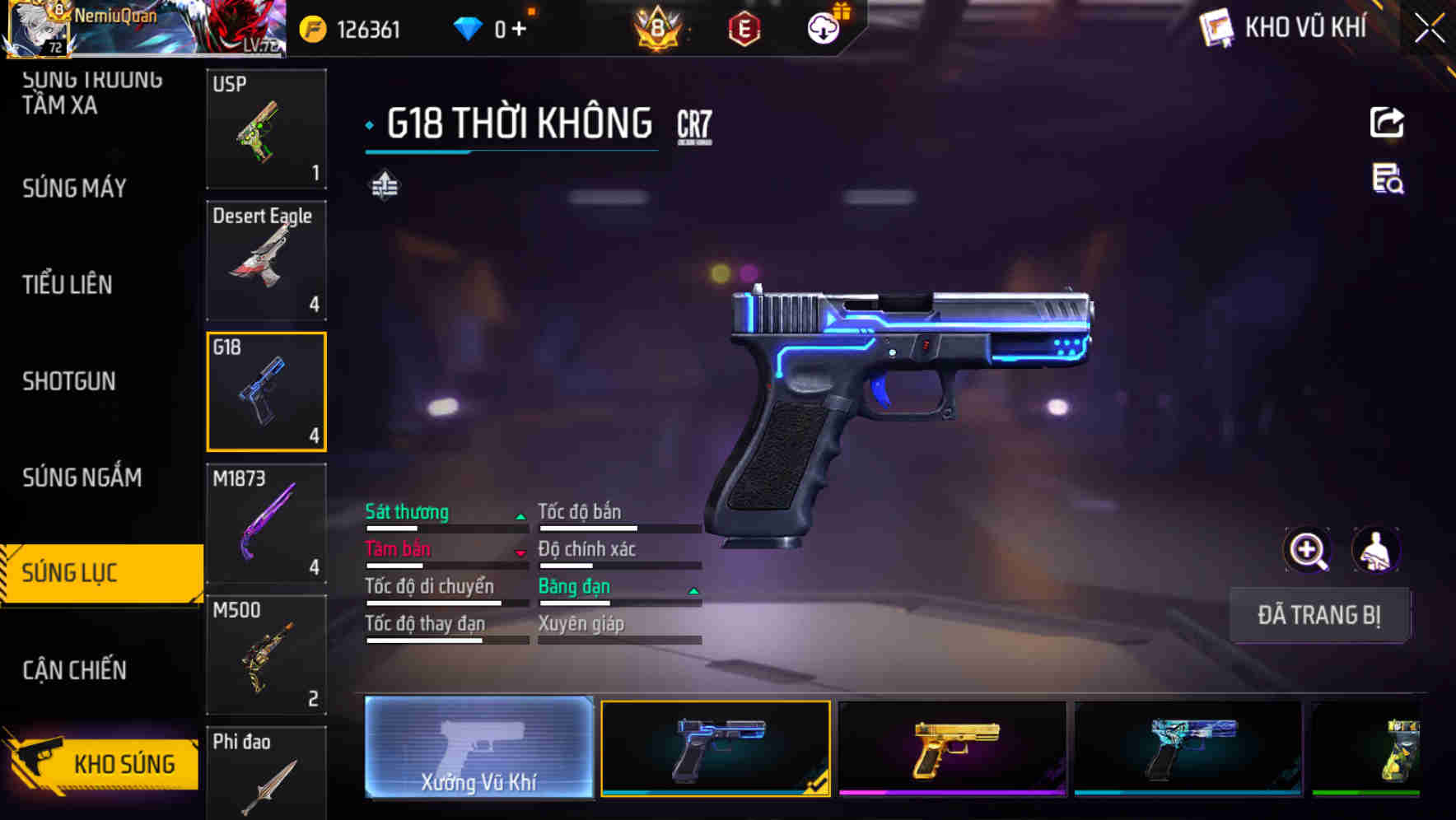Click the gift download cloud icon in top bar
The height and width of the screenshot is (820, 1456).
(821, 27)
